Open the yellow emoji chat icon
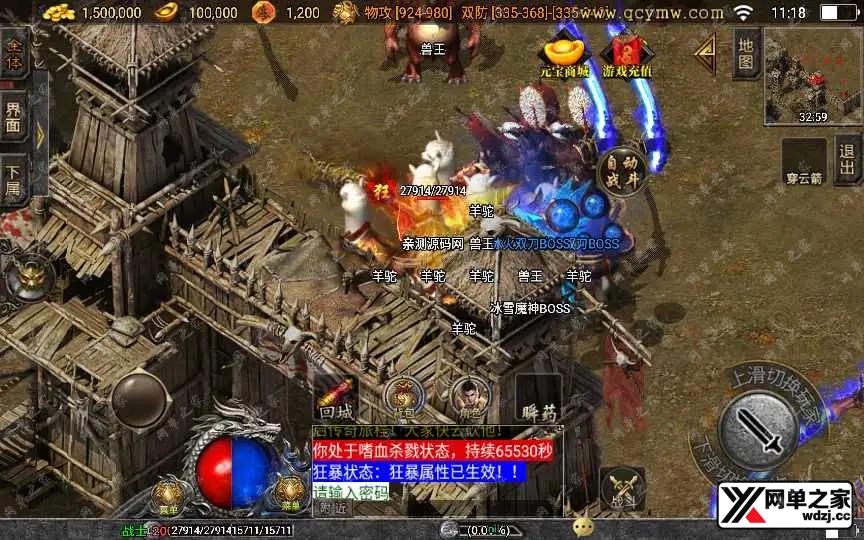 pyautogui.click(x=583, y=527)
